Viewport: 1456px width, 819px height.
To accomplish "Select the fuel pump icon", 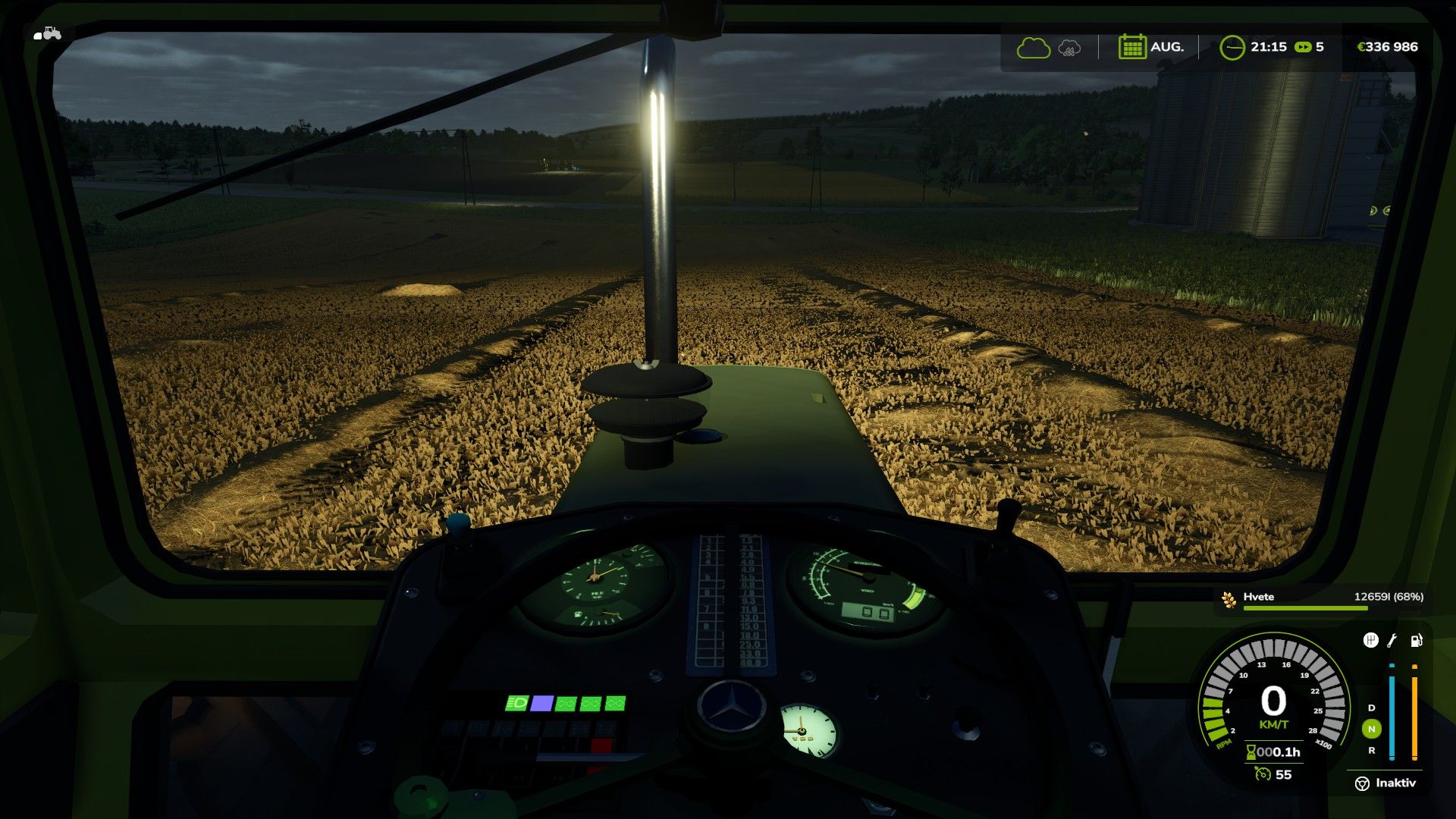I will tap(1415, 641).
